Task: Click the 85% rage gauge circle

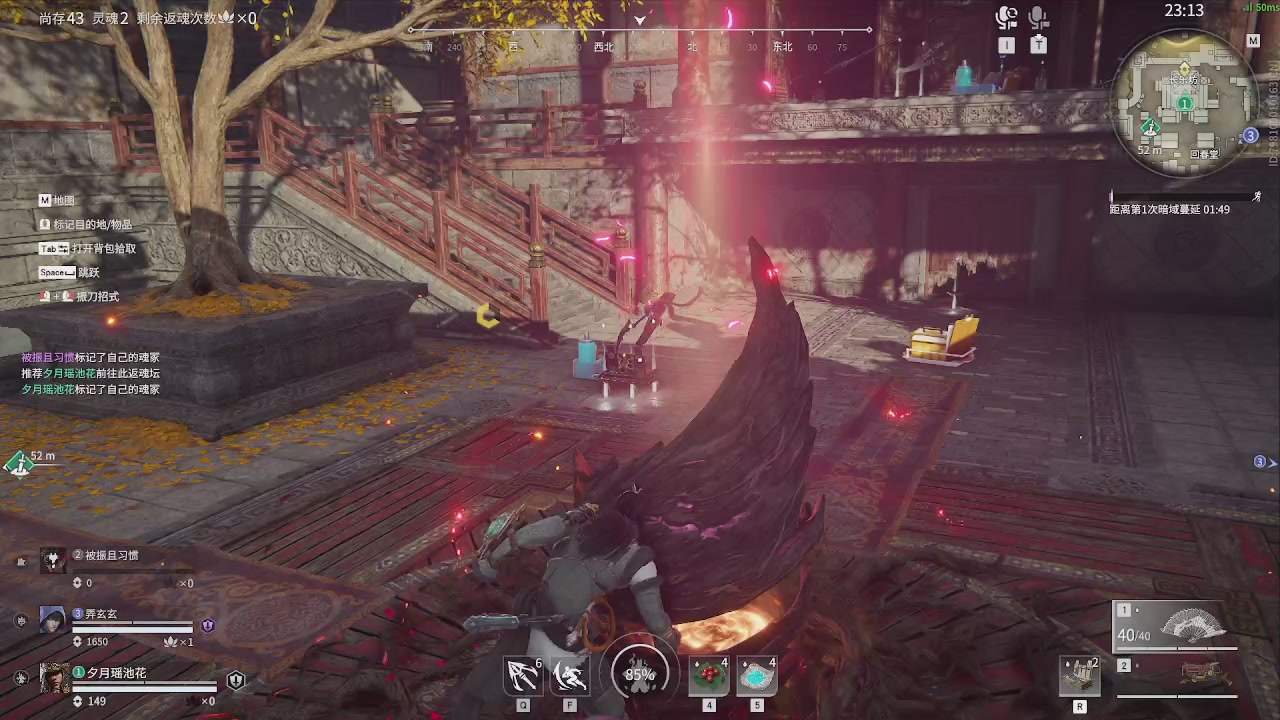Action: [640, 674]
